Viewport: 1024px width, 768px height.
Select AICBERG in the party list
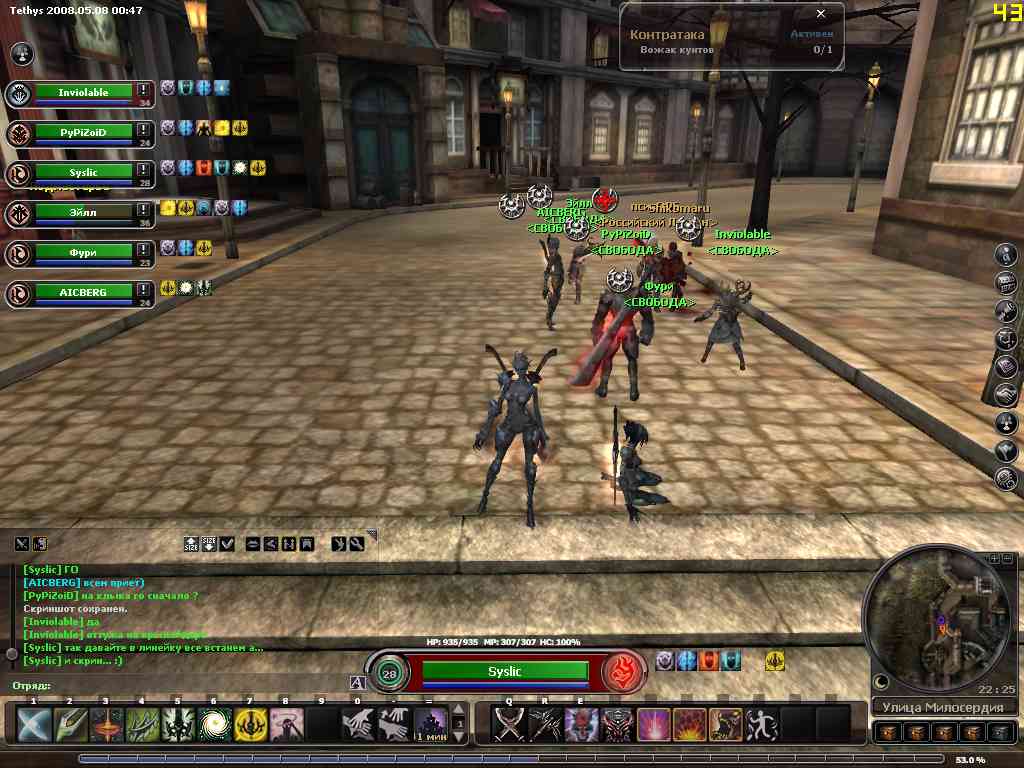point(84,292)
